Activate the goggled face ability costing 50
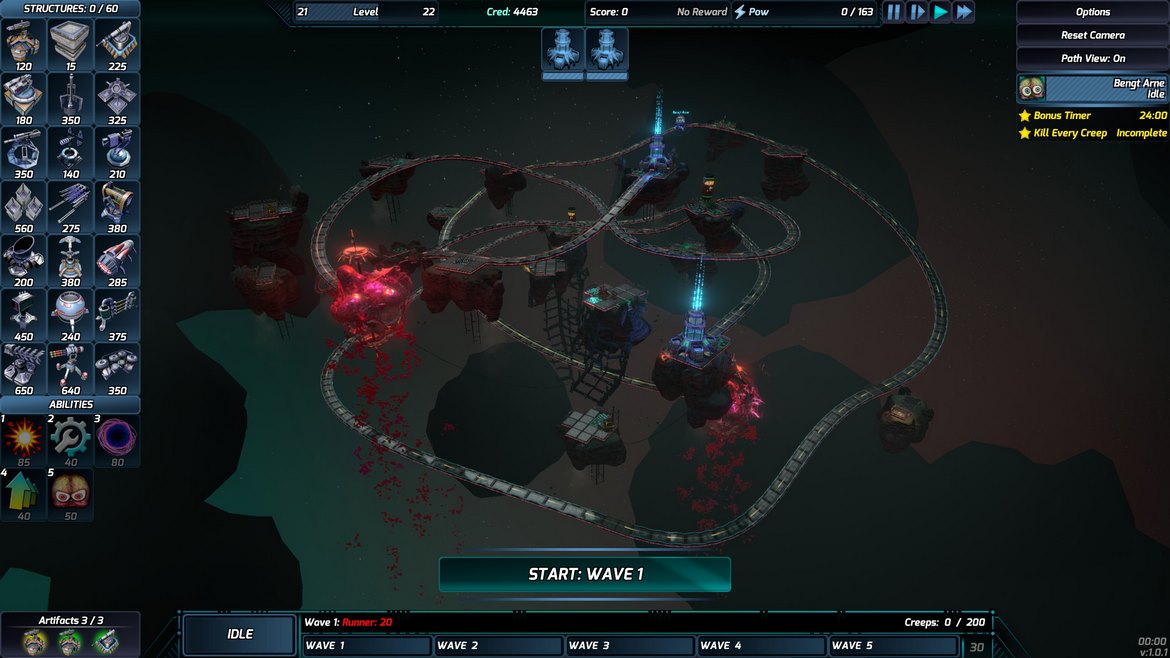Image resolution: width=1170 pixels, height=658 pixels. [x=70, y=492]
